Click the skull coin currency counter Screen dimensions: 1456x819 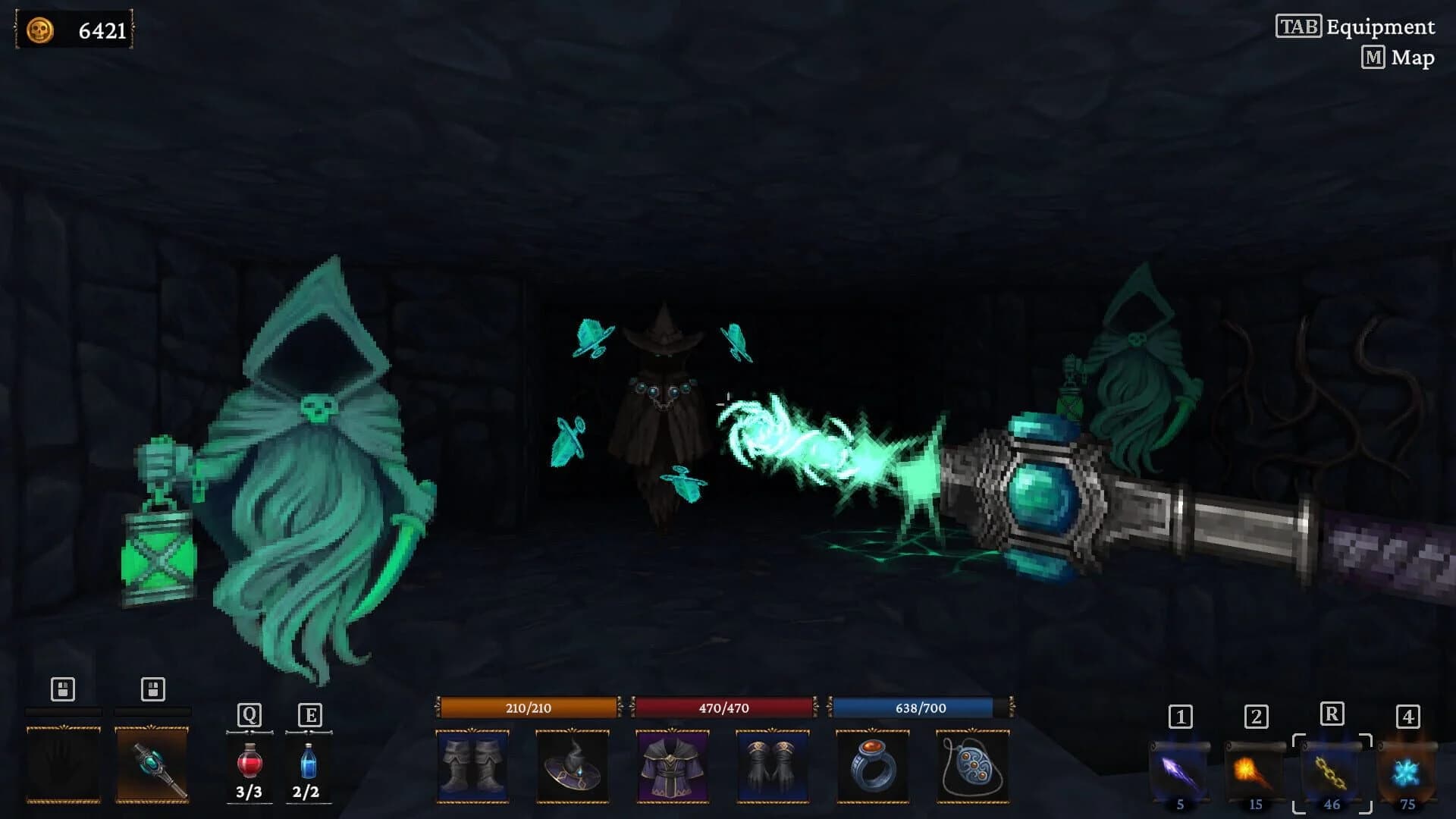[x=74, y=30]
